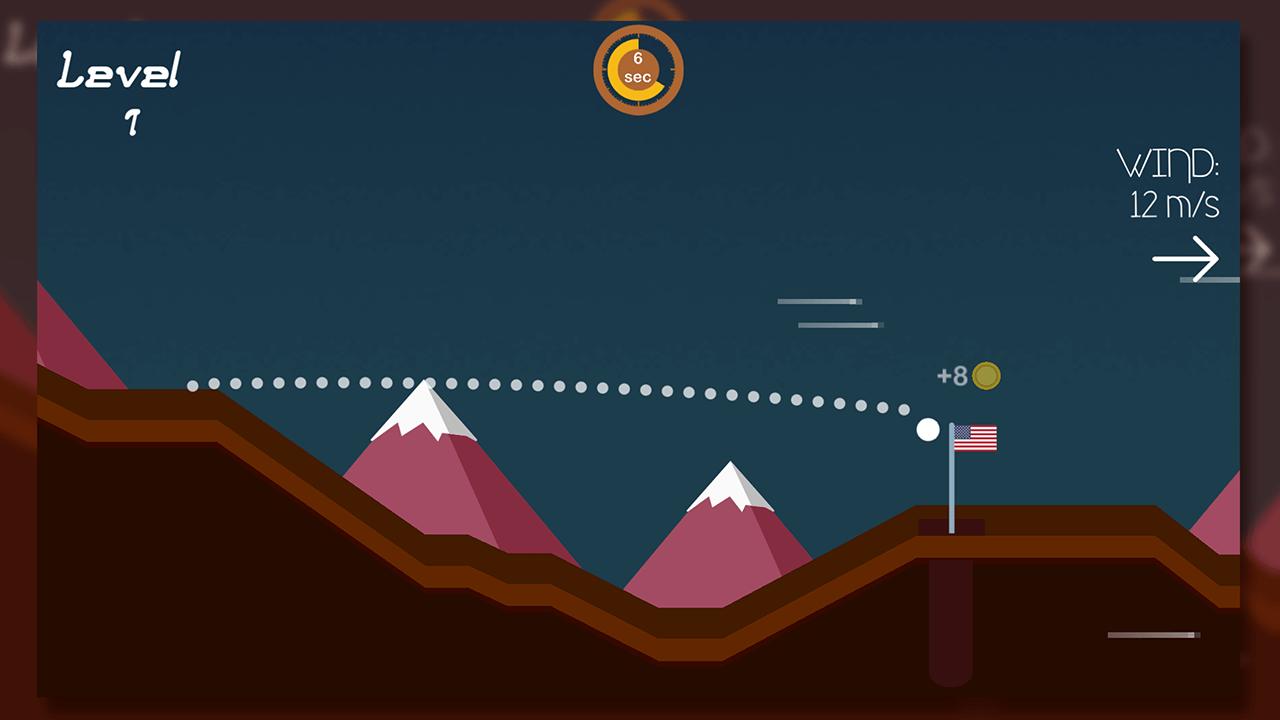
Task: Click the 6 sec timer dial
Action: pyautogui.click(x=637, y=68)
